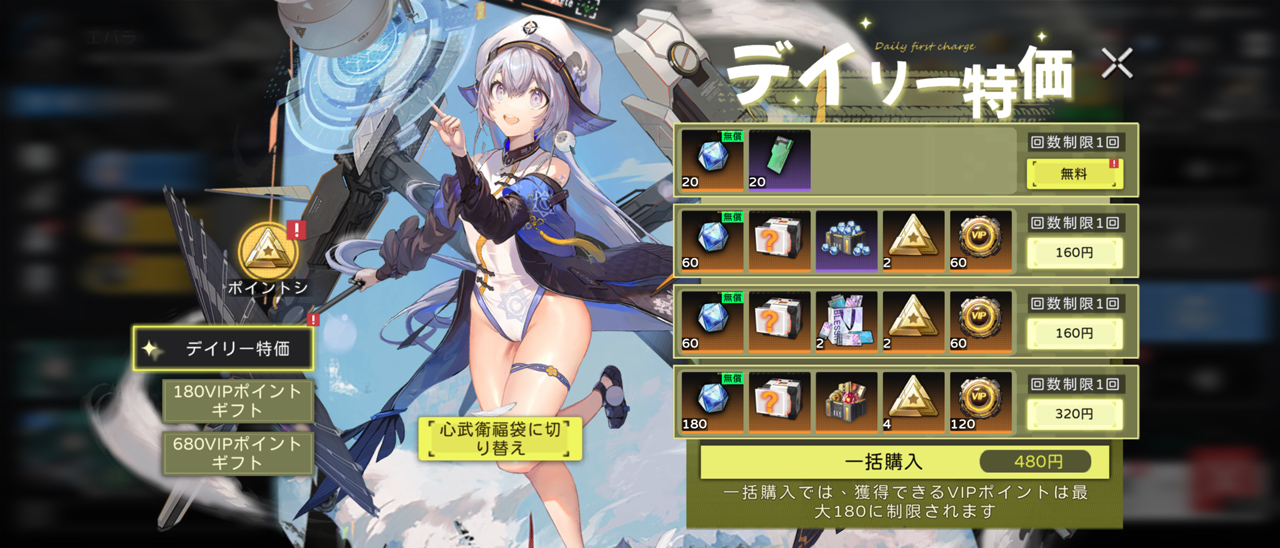Open the 680VIPポイントギフト tab
This screenshot has height=548, width=1280.
tap(238, 453)
